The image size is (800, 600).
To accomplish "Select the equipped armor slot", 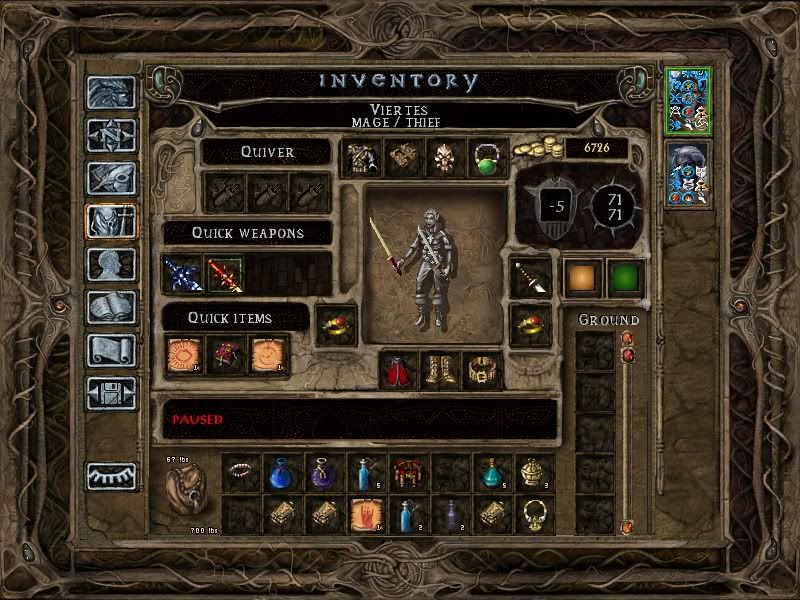I will 359,158.
